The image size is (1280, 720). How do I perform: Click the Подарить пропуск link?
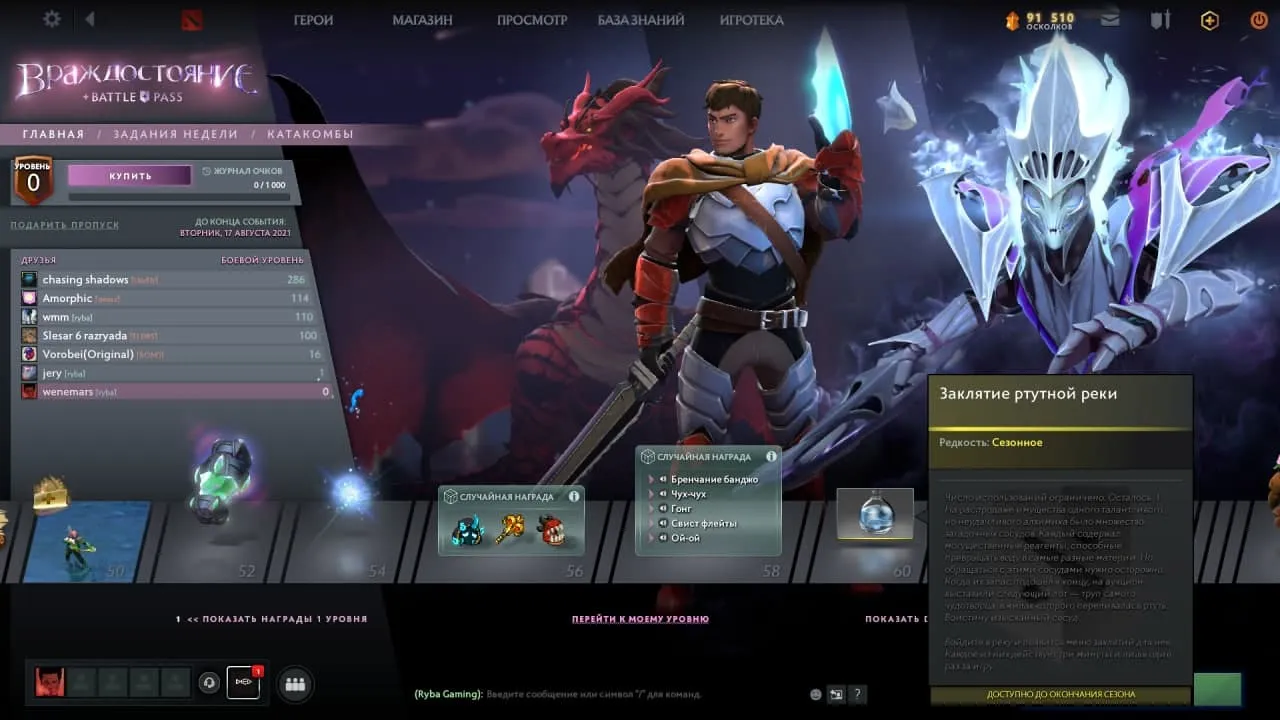tap(64, 225)
